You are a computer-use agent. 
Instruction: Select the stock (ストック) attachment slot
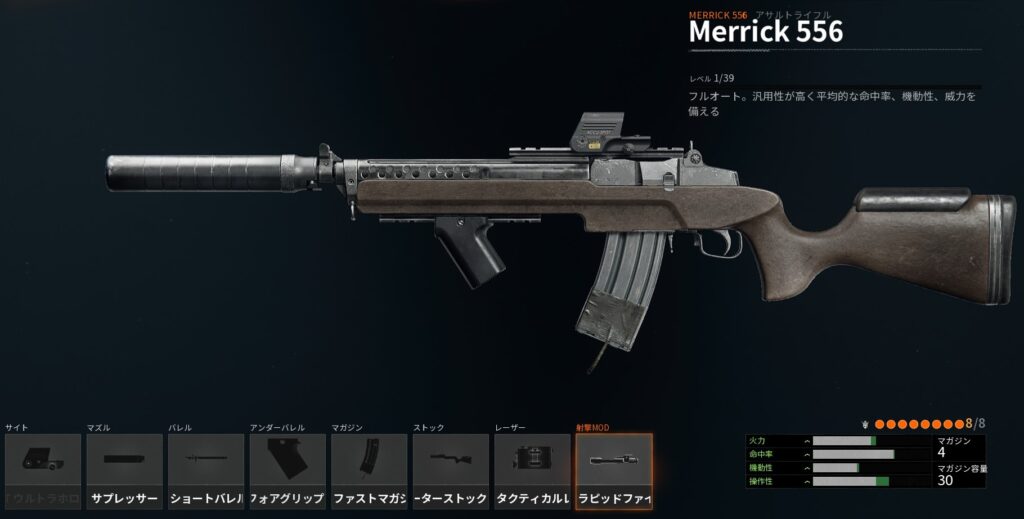[x=451, y=471]
